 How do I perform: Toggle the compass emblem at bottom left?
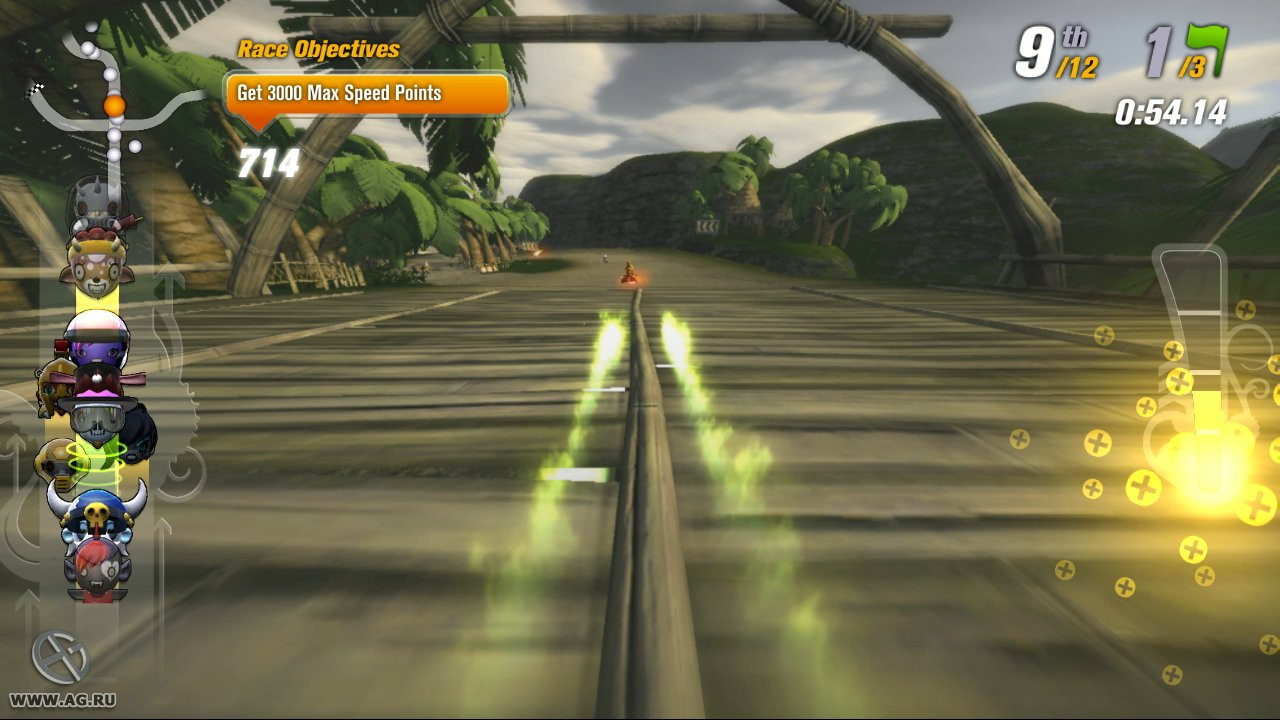(62, 655)
